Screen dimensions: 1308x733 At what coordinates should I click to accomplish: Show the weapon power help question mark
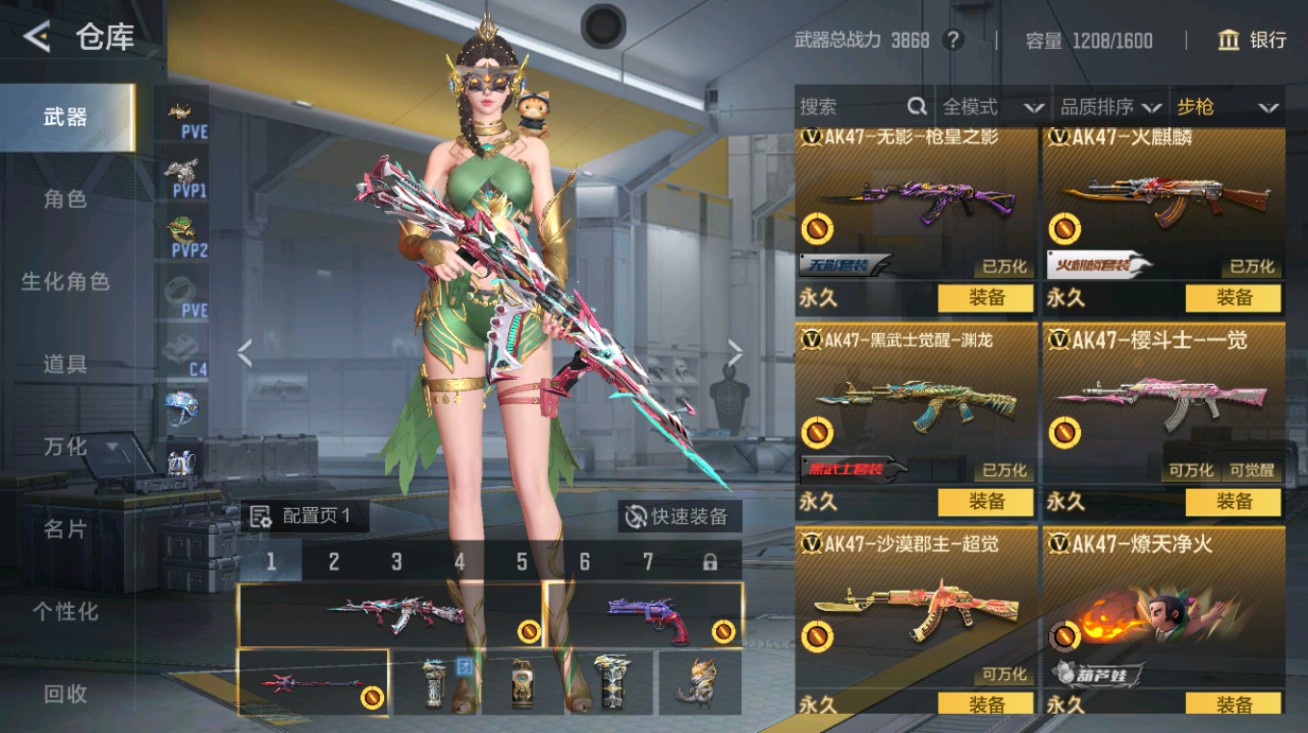click(x=954, y=40)
